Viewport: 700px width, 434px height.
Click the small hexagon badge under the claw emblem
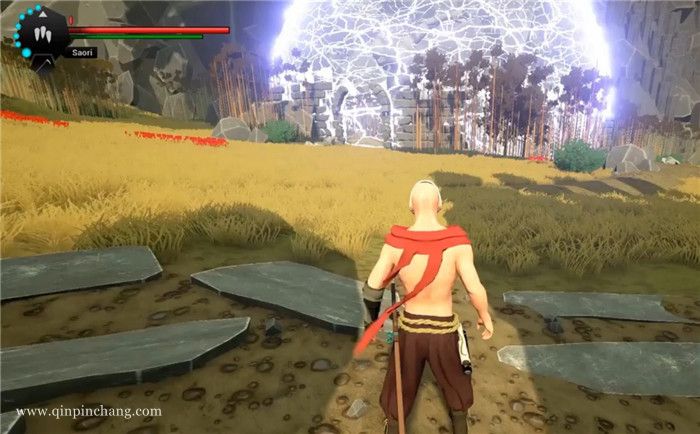coord(41,62)
